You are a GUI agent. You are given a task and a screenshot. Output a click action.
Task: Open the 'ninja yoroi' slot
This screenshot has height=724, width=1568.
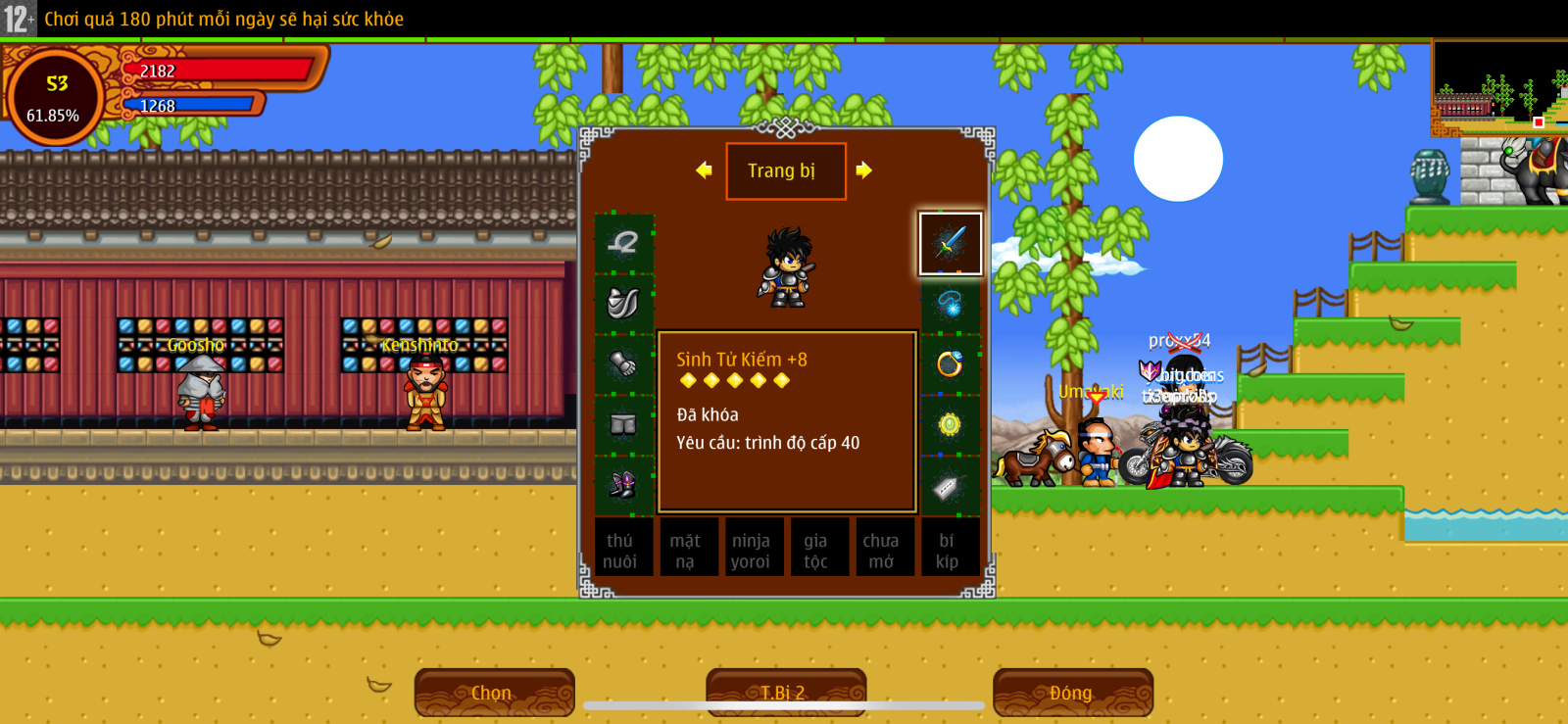coord(751,551)
